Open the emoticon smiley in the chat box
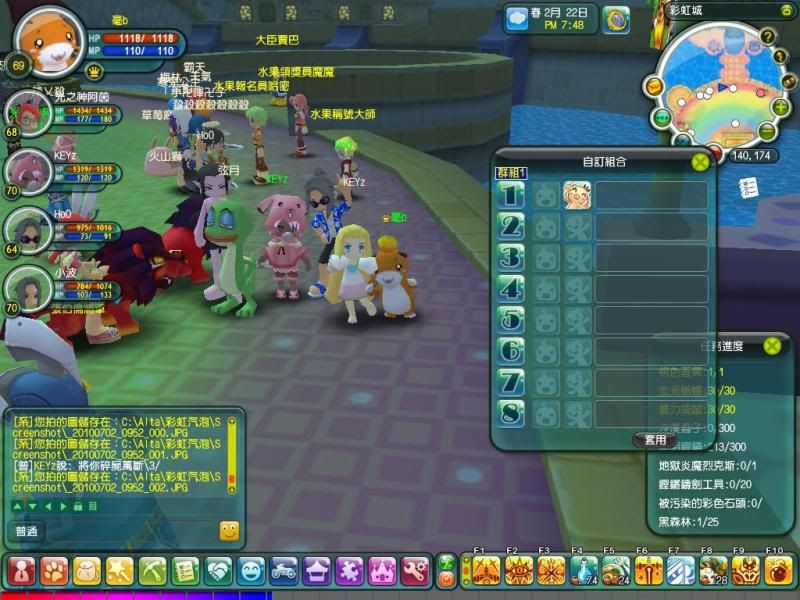 coord(229,531)
